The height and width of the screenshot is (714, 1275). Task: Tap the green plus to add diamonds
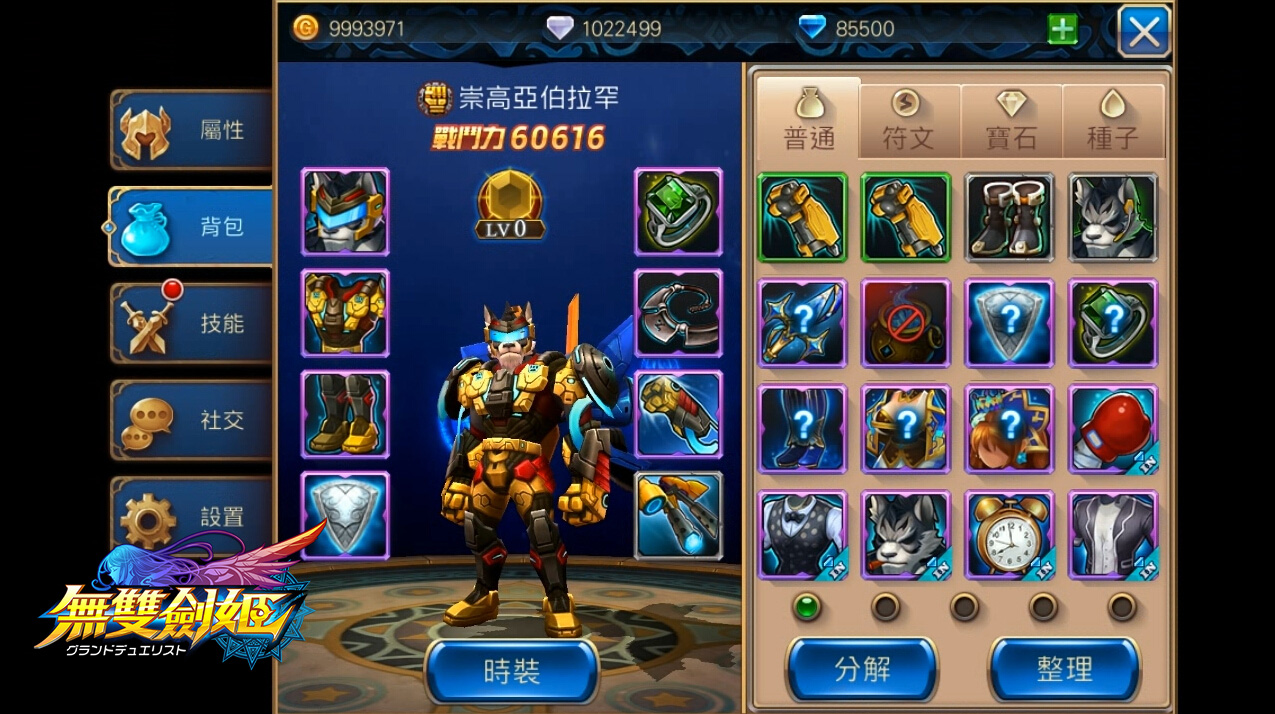tap(1062, 30)
